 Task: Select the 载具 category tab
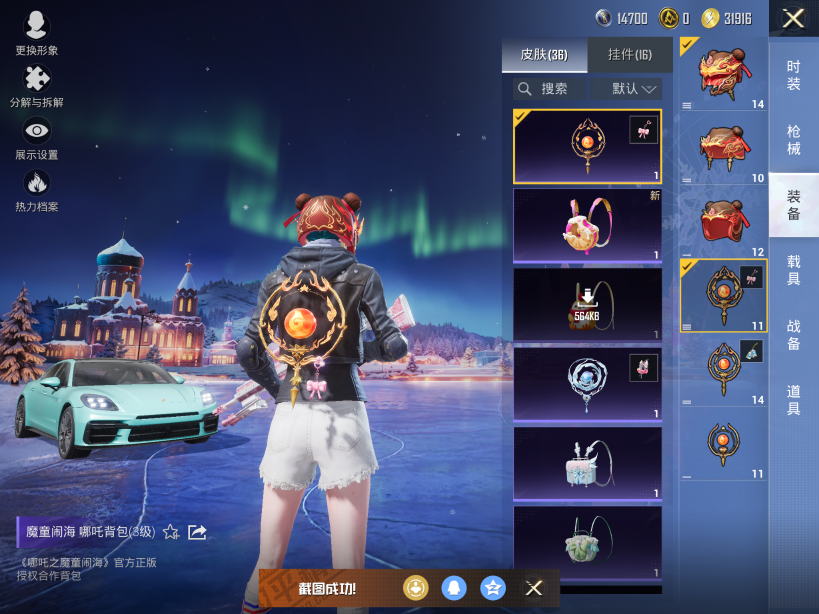point(793,270)
